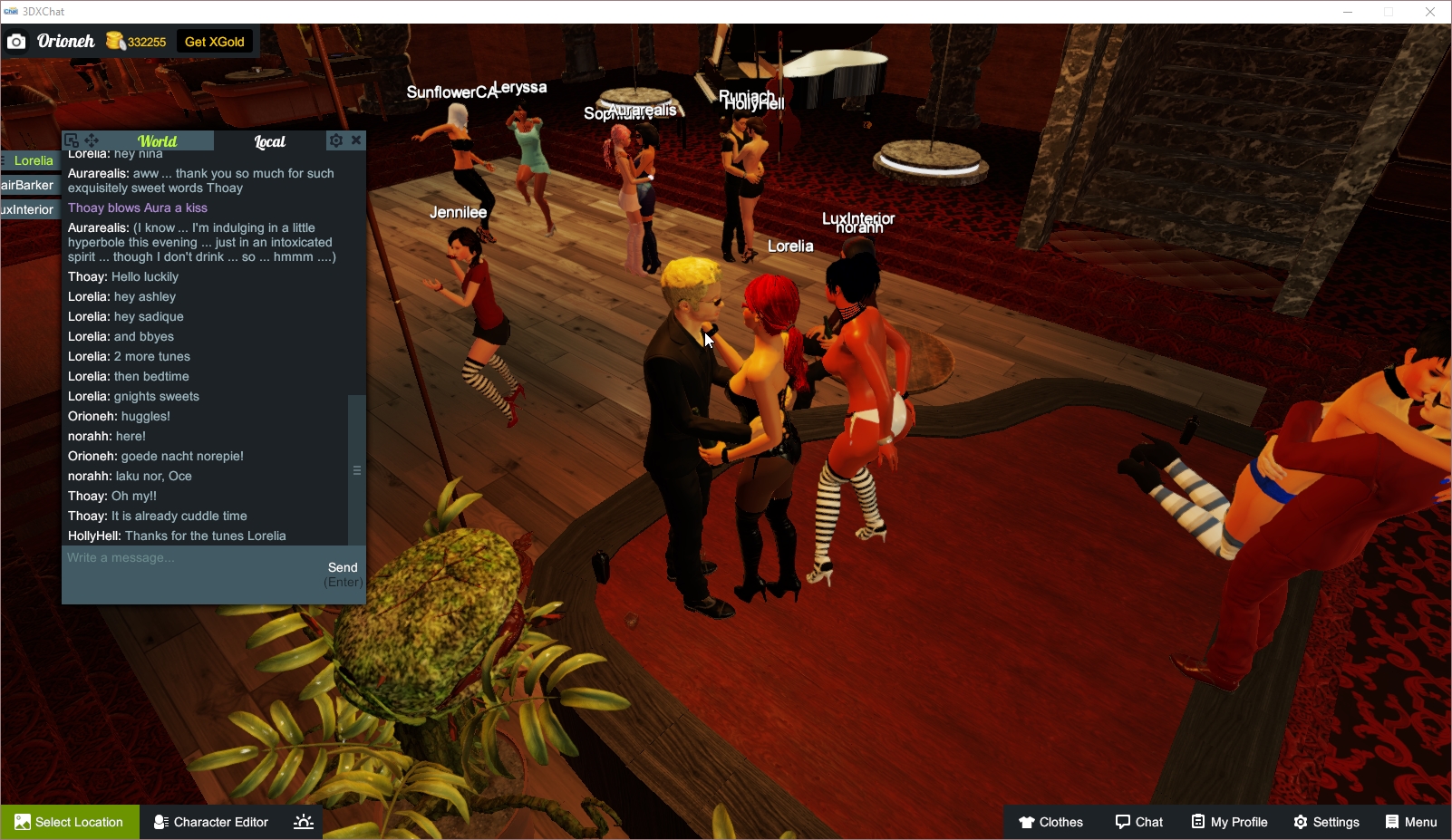Click the move handle icon on the chat panel
1452x840 pixels.
point(91,140)
